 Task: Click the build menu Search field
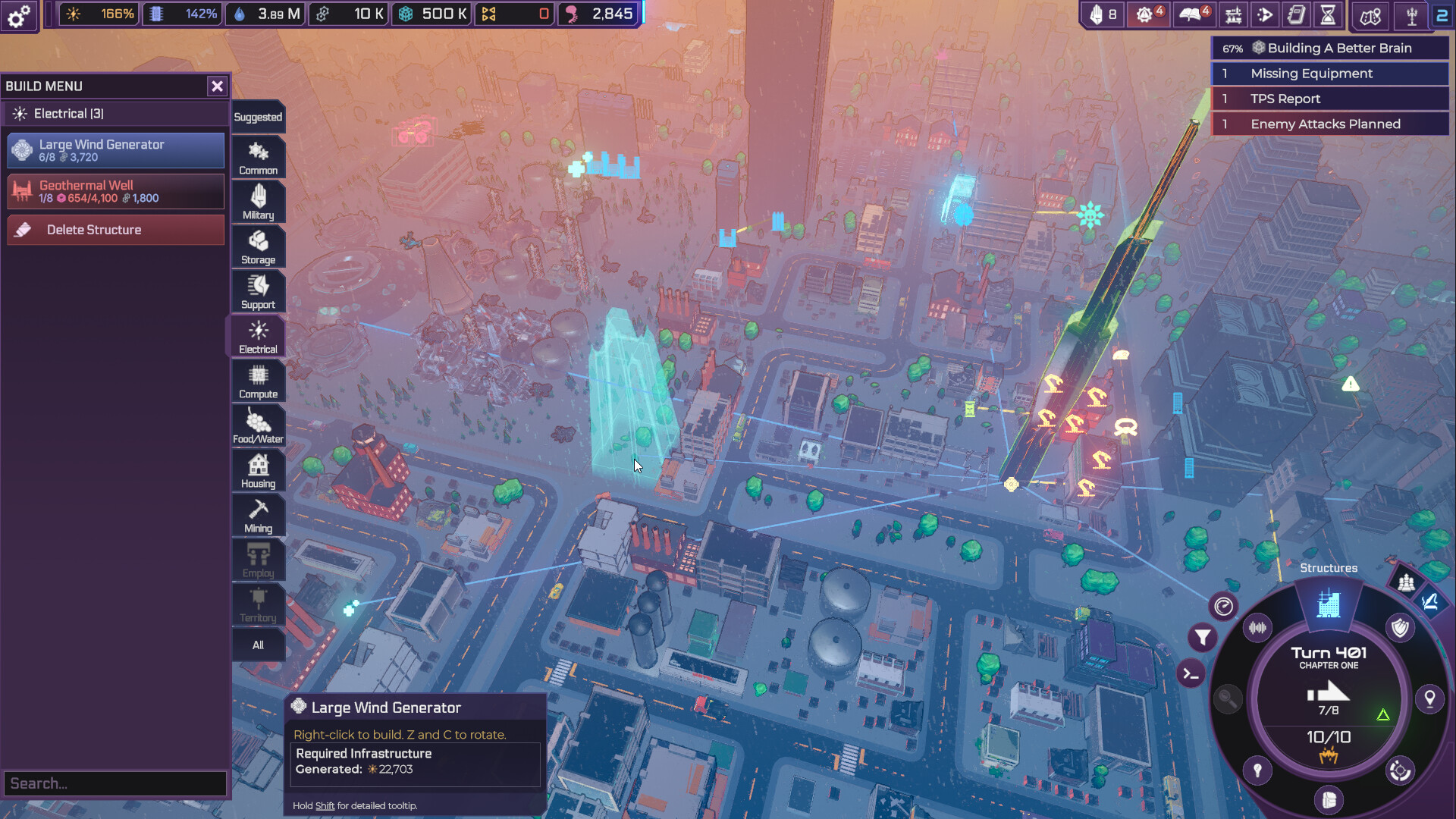tap(115, 783)
